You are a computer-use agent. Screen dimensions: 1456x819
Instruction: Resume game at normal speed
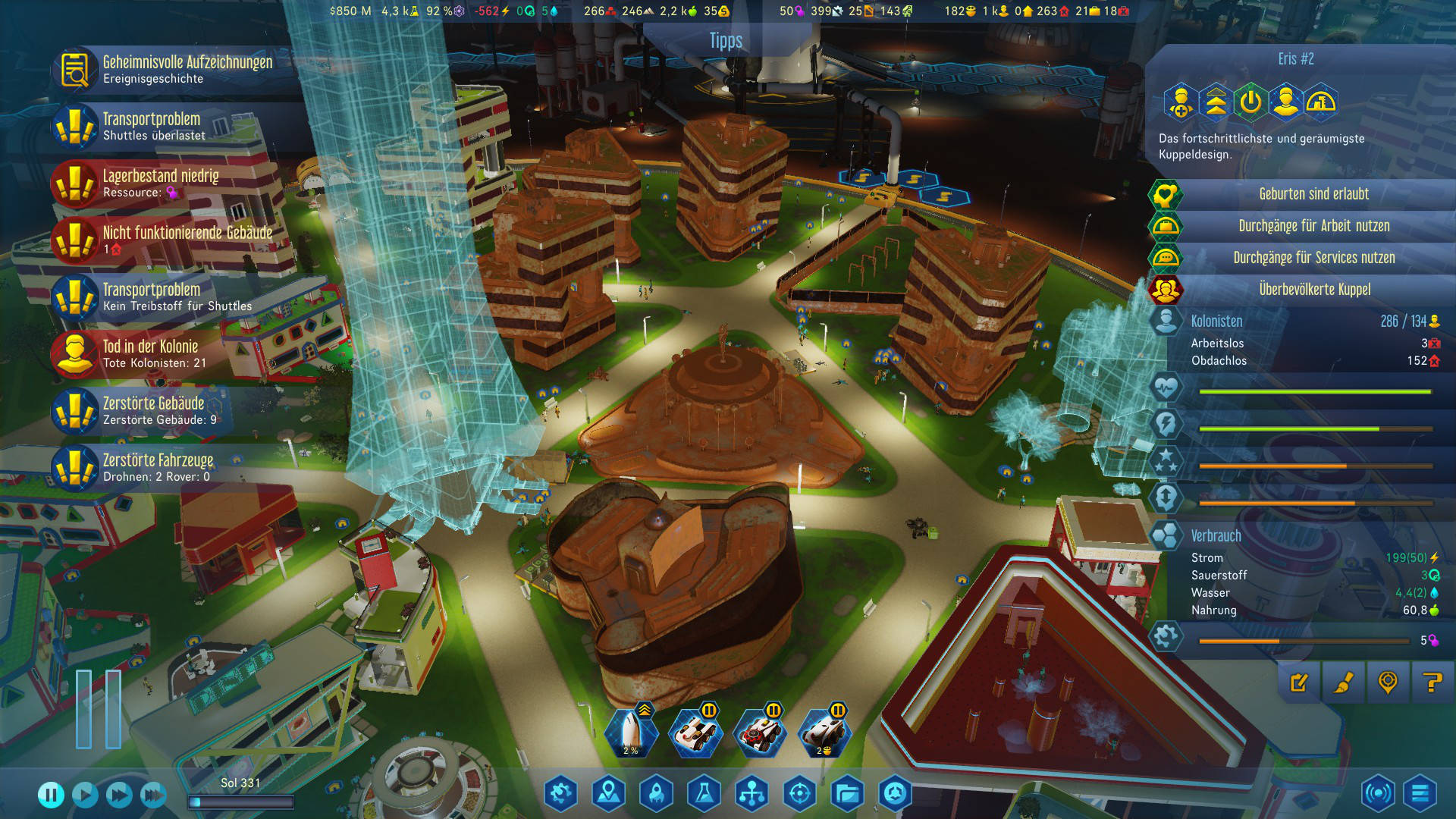pos(85,795)
